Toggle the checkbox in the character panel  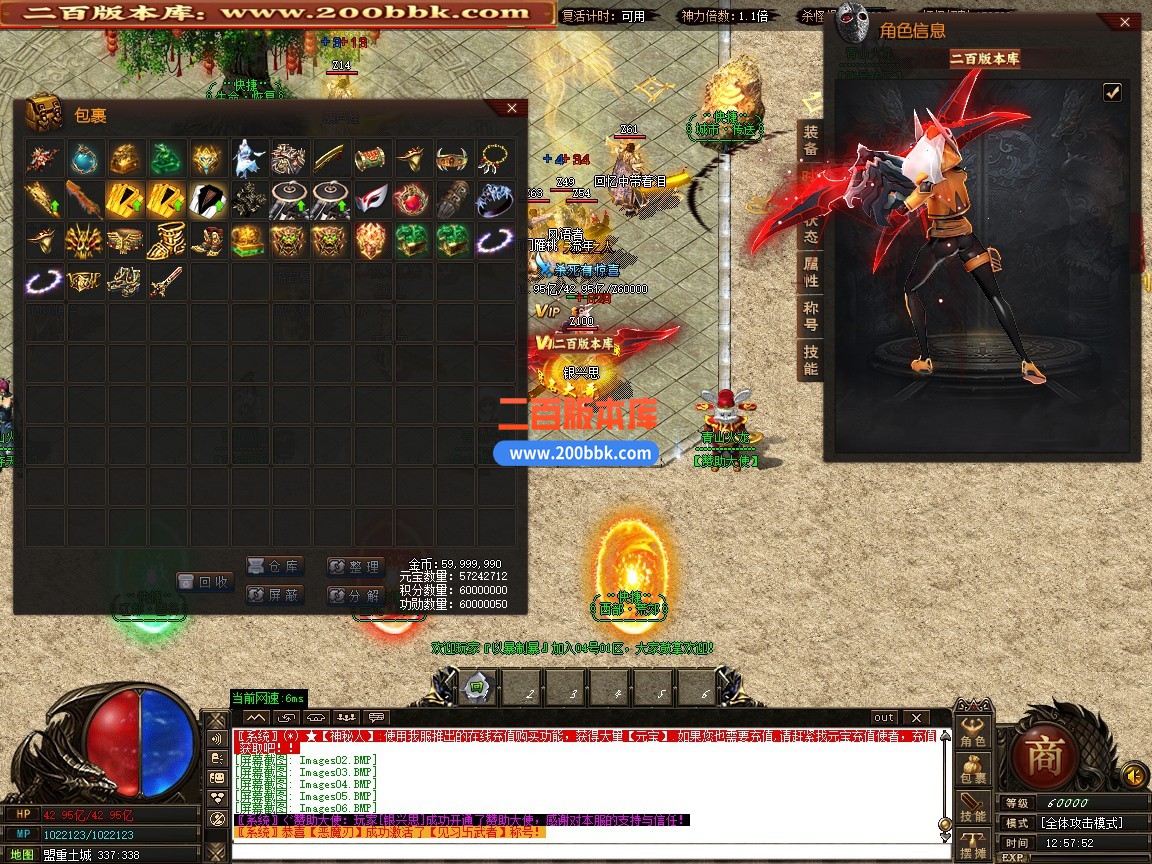1112,93
